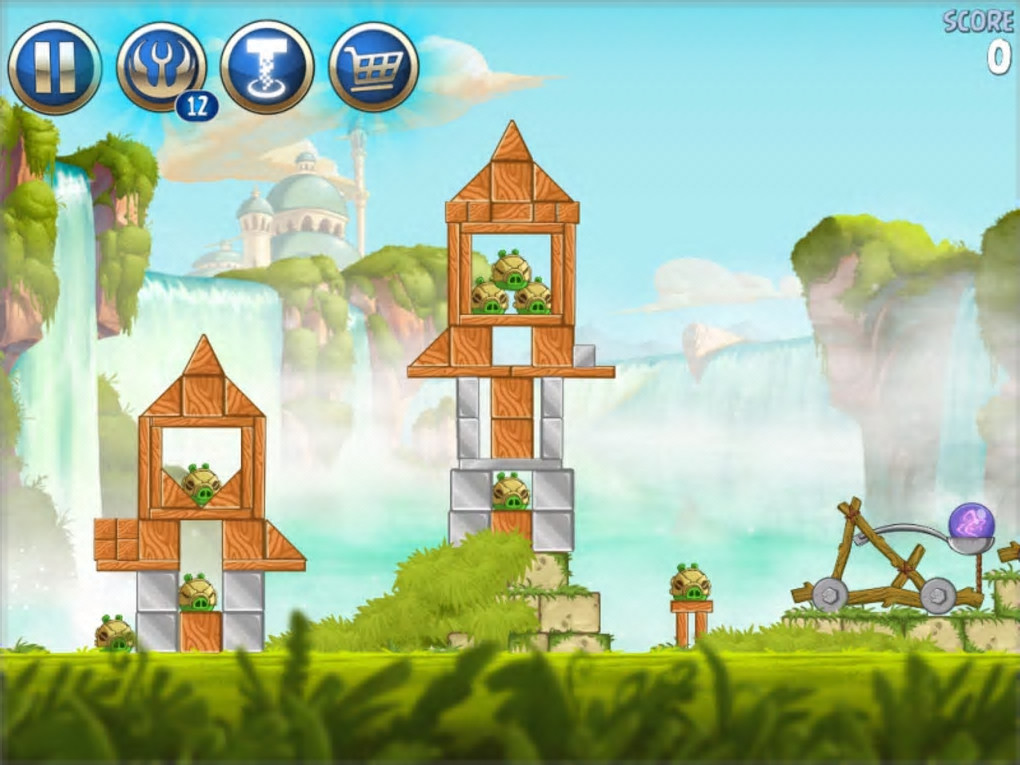
Task: Open the character swap button with 12 badge
Action: click(x=161, y=67)
